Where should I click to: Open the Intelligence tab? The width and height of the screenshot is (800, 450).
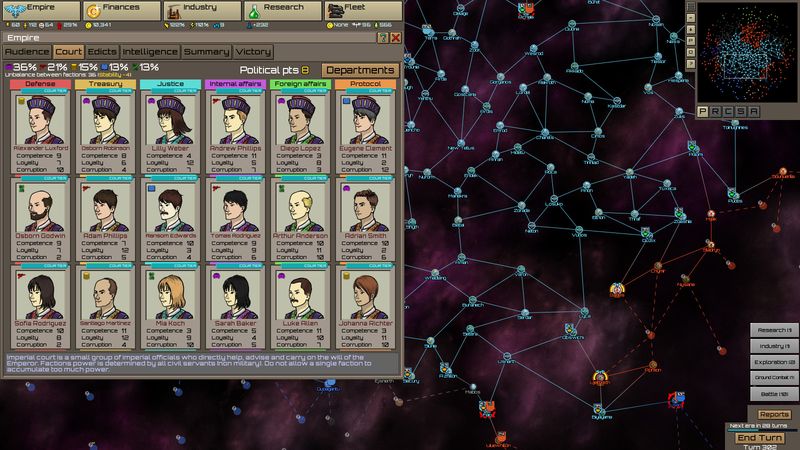pyautogui.click(x=151, y=51)
